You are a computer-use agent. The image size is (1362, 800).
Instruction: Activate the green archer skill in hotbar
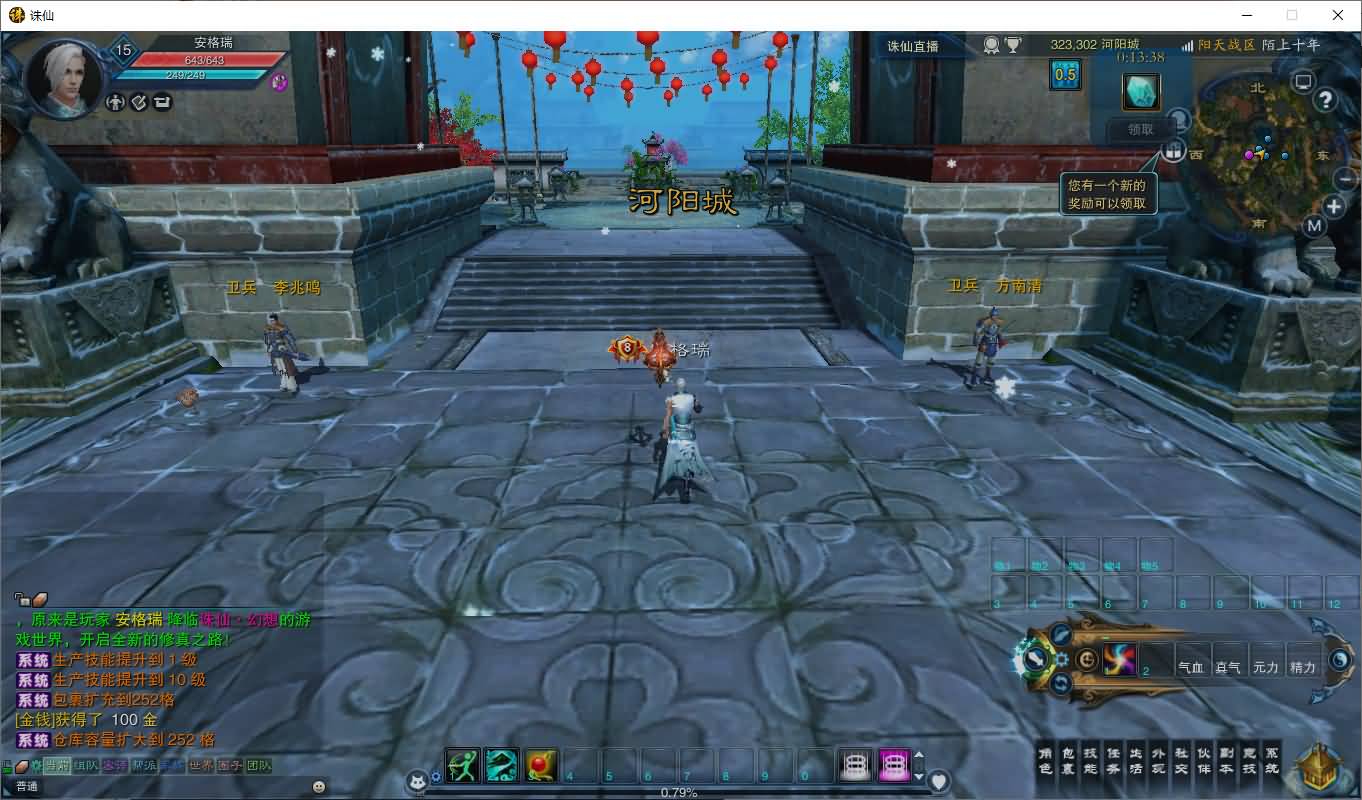coord(462,765)
